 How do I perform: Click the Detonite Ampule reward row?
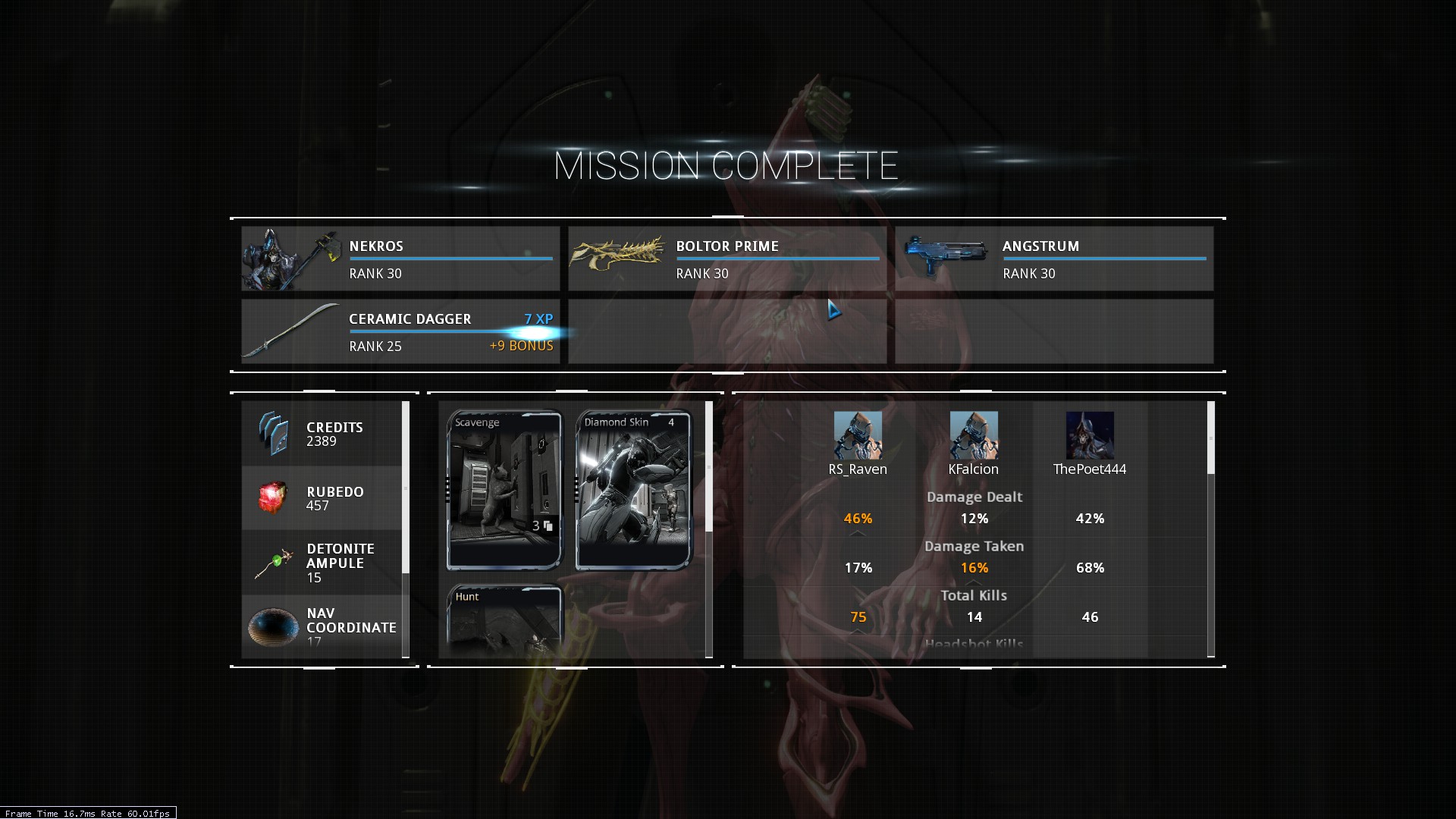(322, 563)
